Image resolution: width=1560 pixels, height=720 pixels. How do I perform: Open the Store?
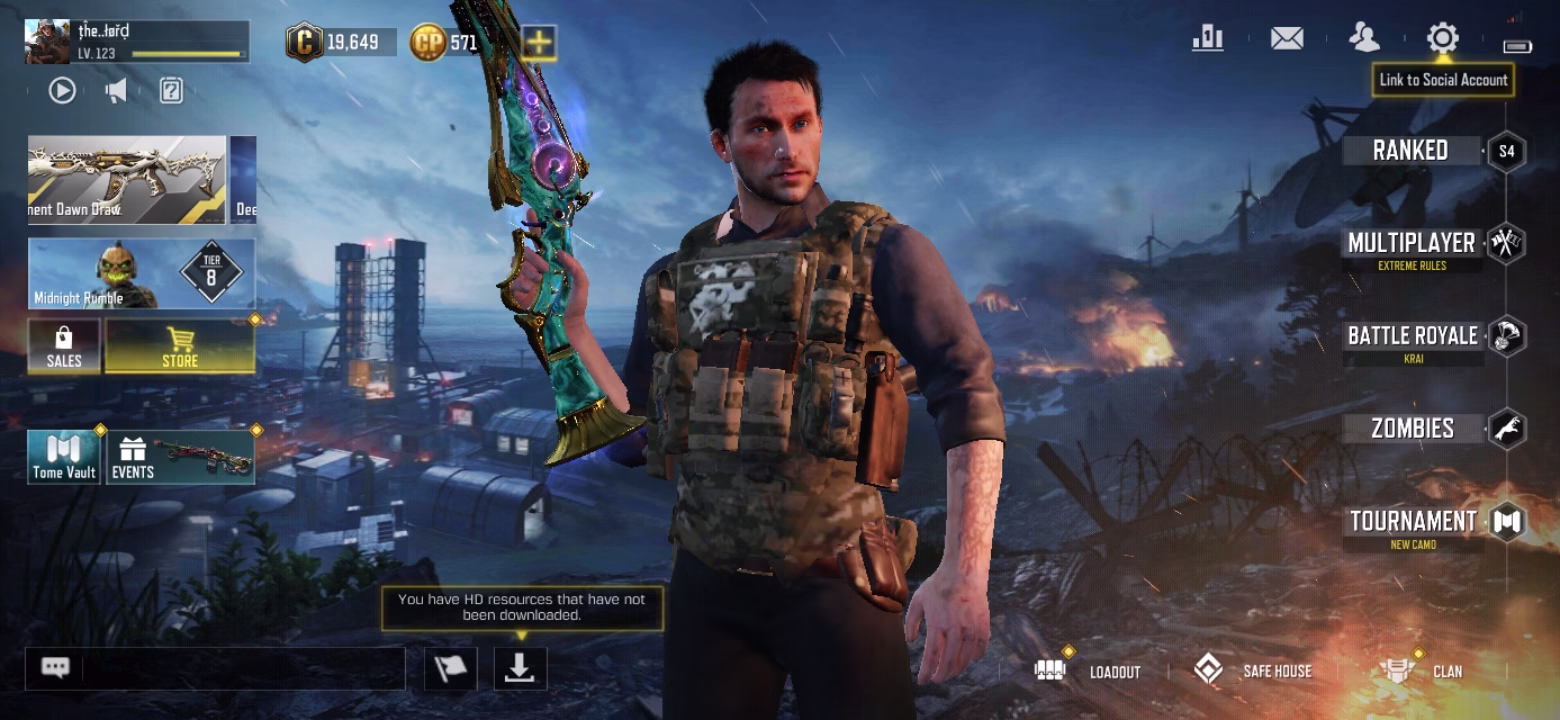pos(180,346)
